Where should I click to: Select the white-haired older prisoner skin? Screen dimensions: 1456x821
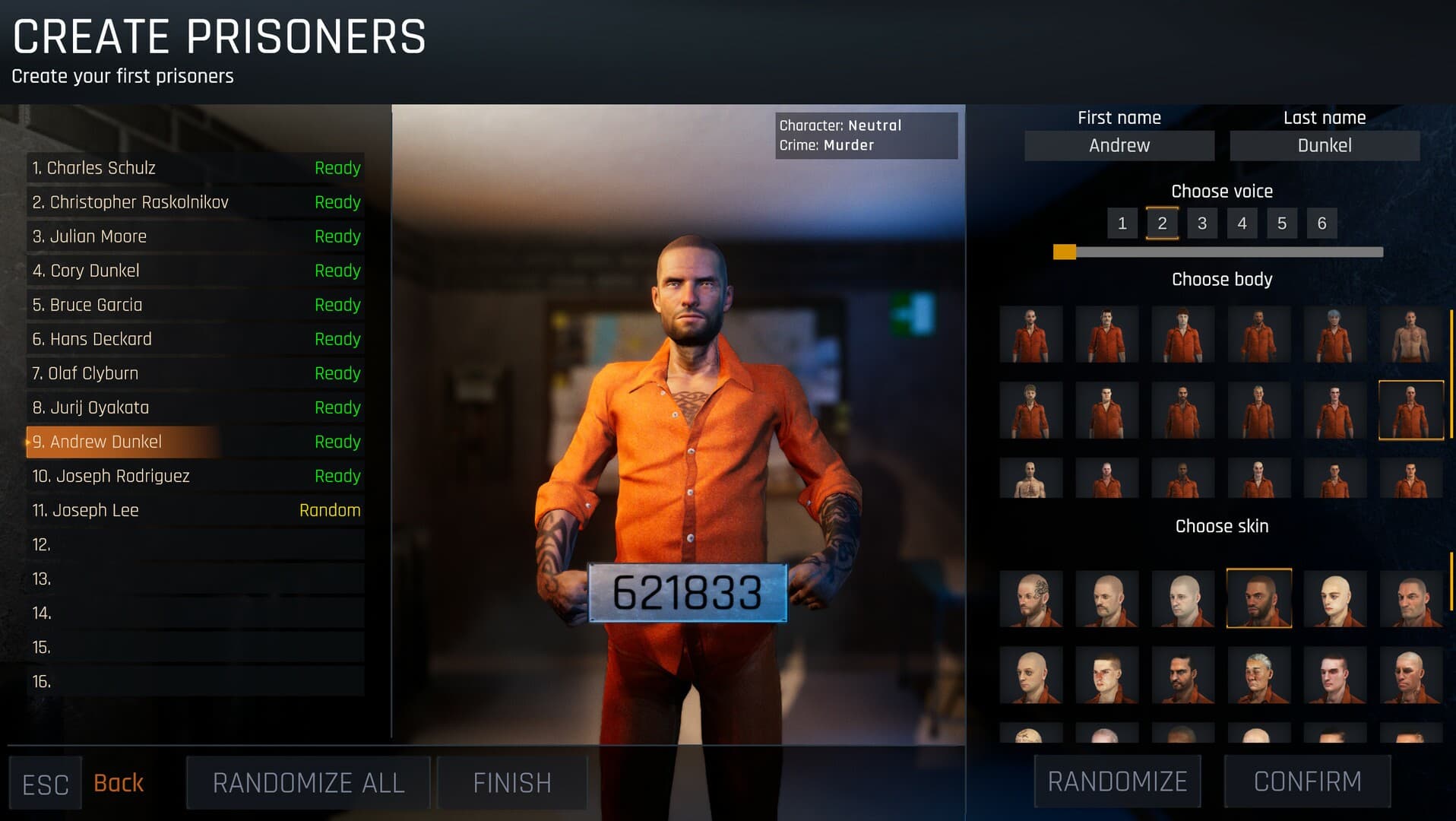coord(1259,675)
